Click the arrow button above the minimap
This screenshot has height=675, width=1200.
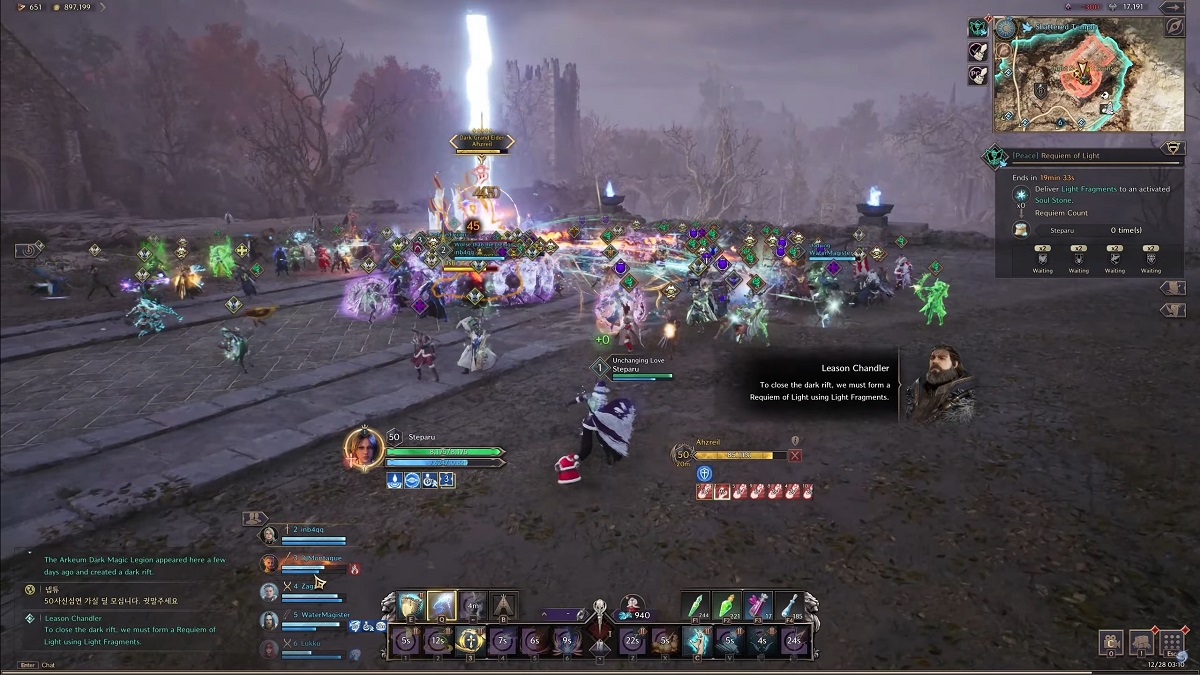click(1171, 7)
